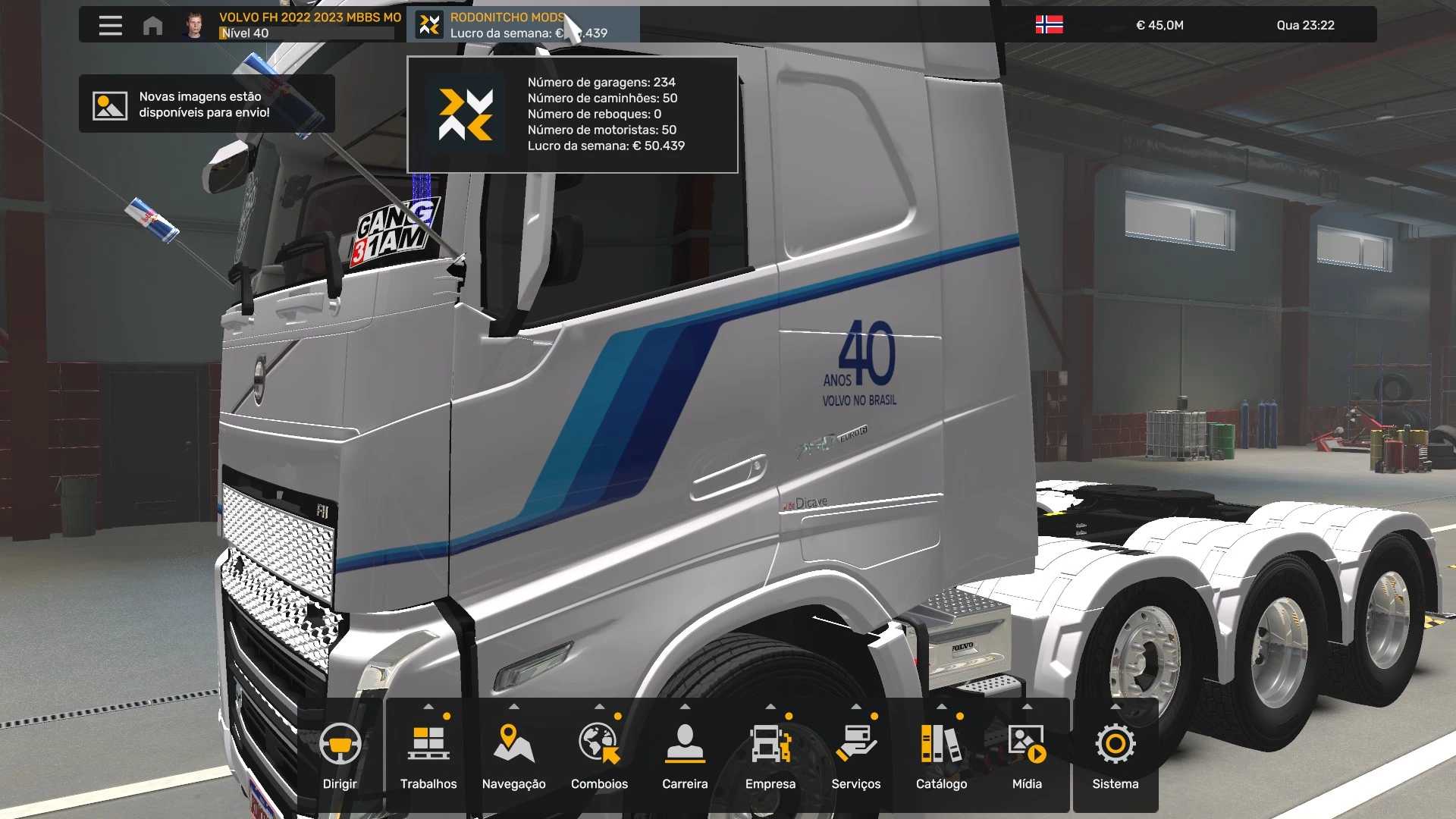Select the Comboios menu
The width and height of the screenshot is (1456, 819).
pos(599,755)
